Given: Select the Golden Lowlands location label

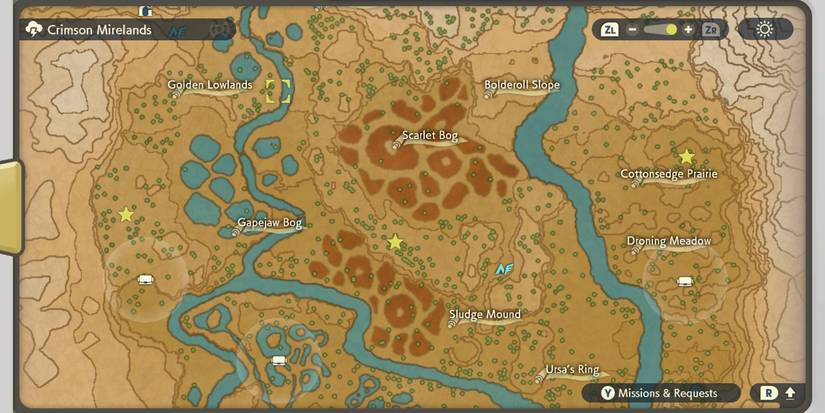Looking at the screenshot, I should click(x=209, y=85).
